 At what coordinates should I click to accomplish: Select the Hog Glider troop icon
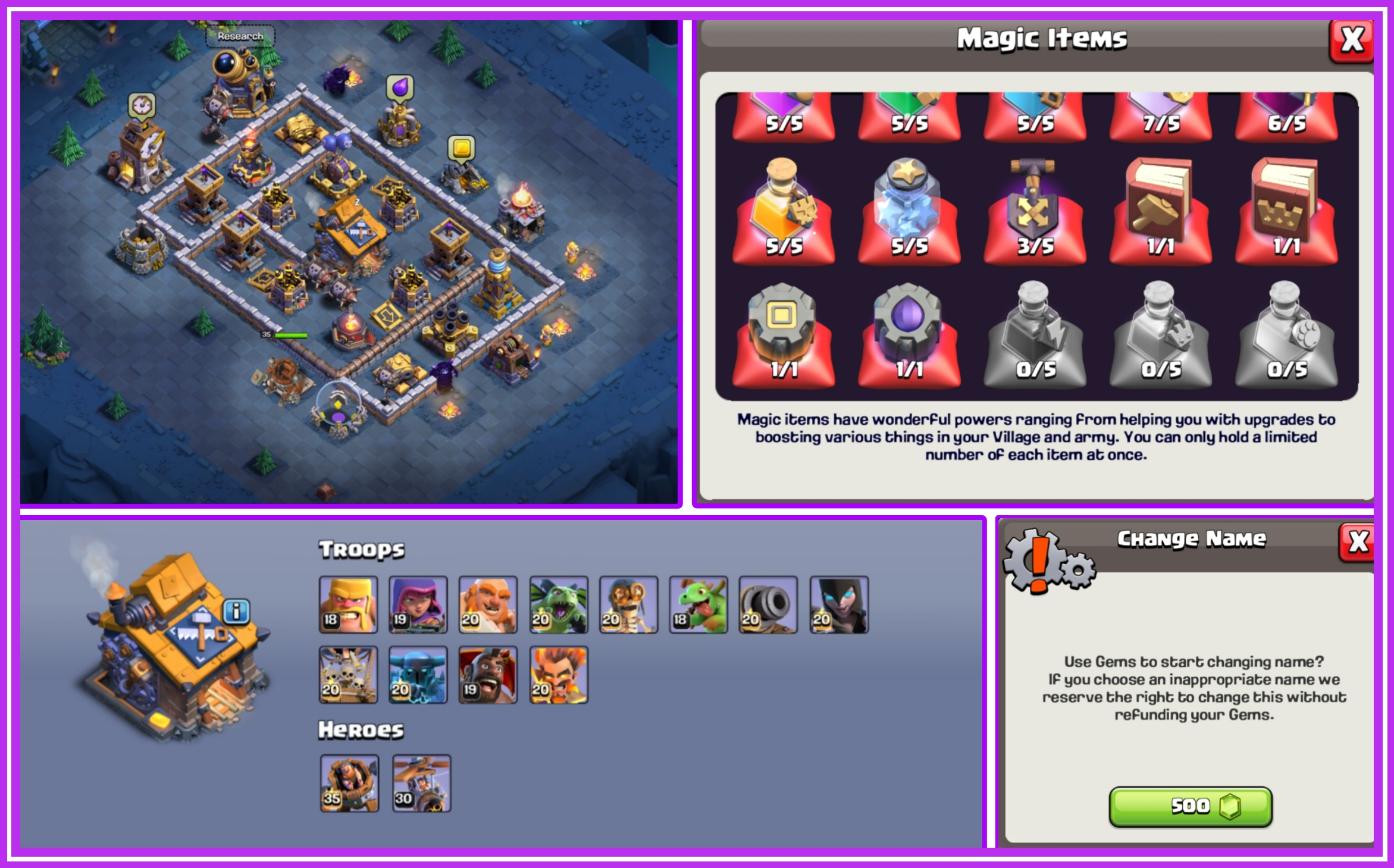pyautogui.click(x=488, y=675)
